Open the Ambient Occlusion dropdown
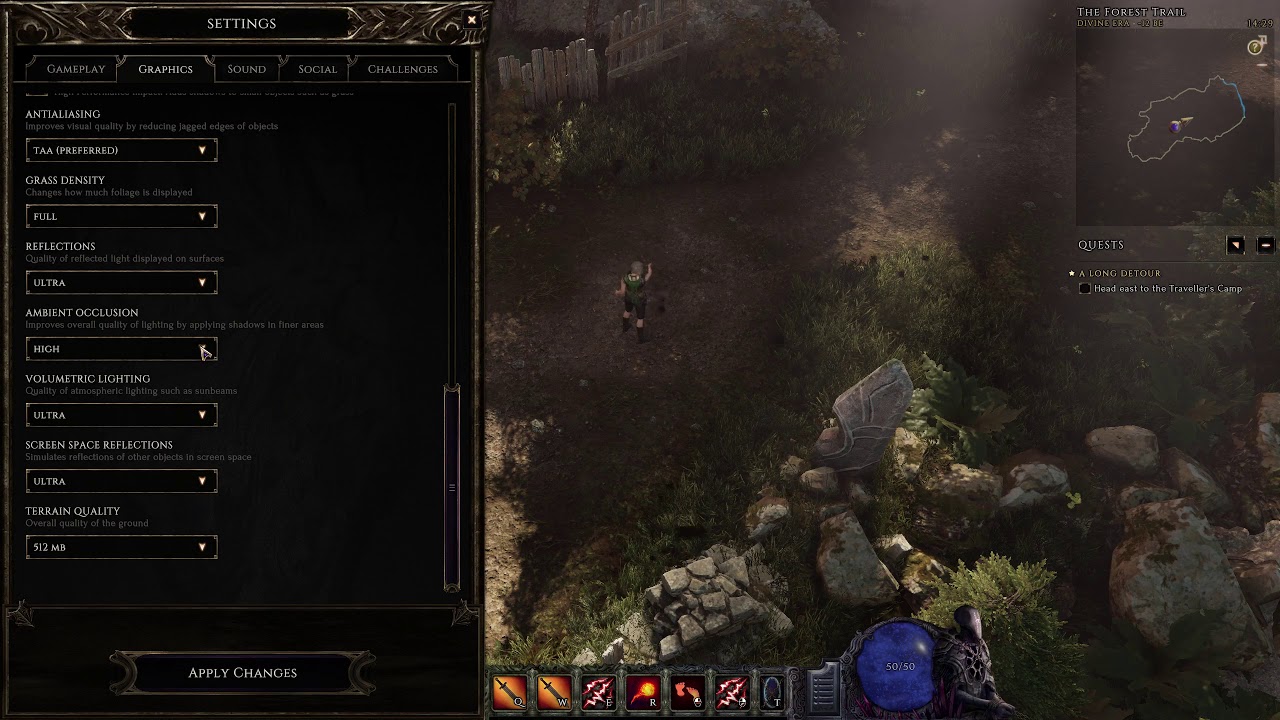 point(121,349)
